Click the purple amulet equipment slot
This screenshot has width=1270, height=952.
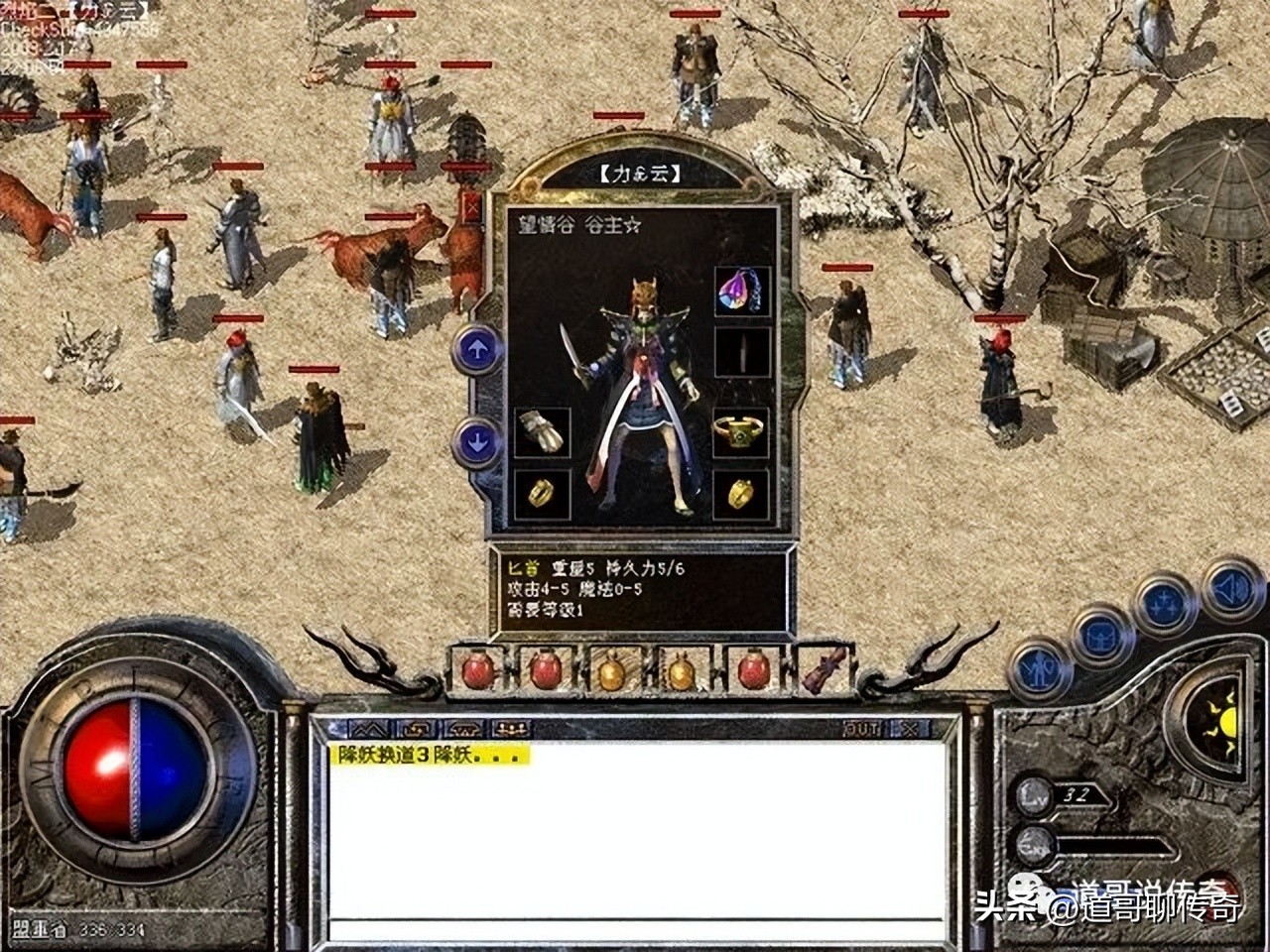pos(741,293)
